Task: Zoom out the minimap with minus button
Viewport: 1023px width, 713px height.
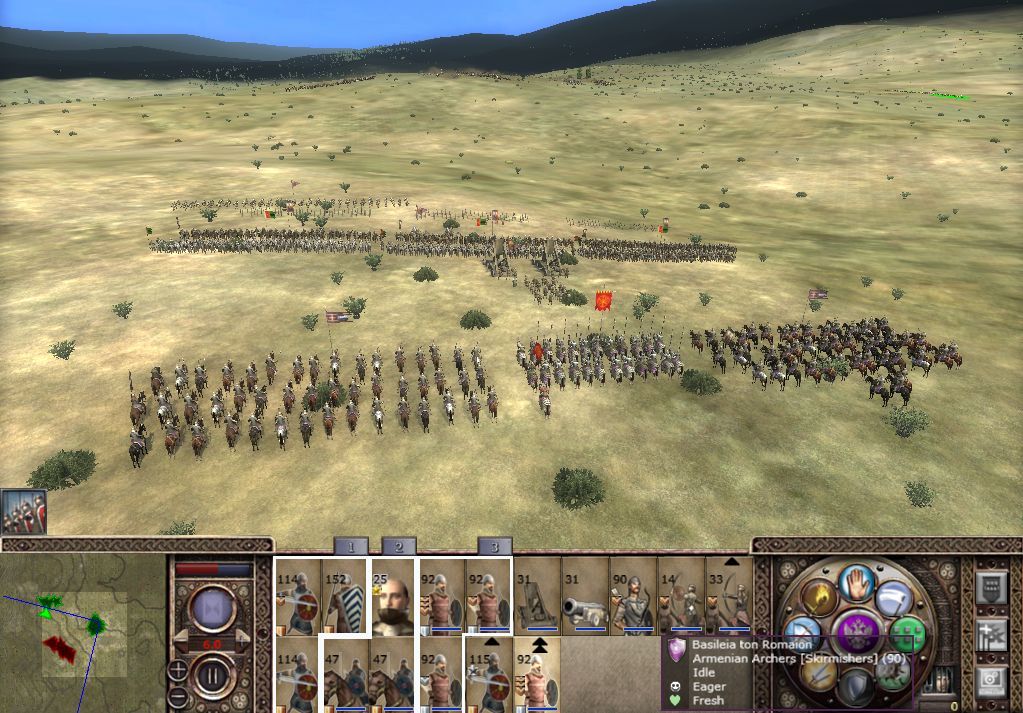Action: point(177,696)
